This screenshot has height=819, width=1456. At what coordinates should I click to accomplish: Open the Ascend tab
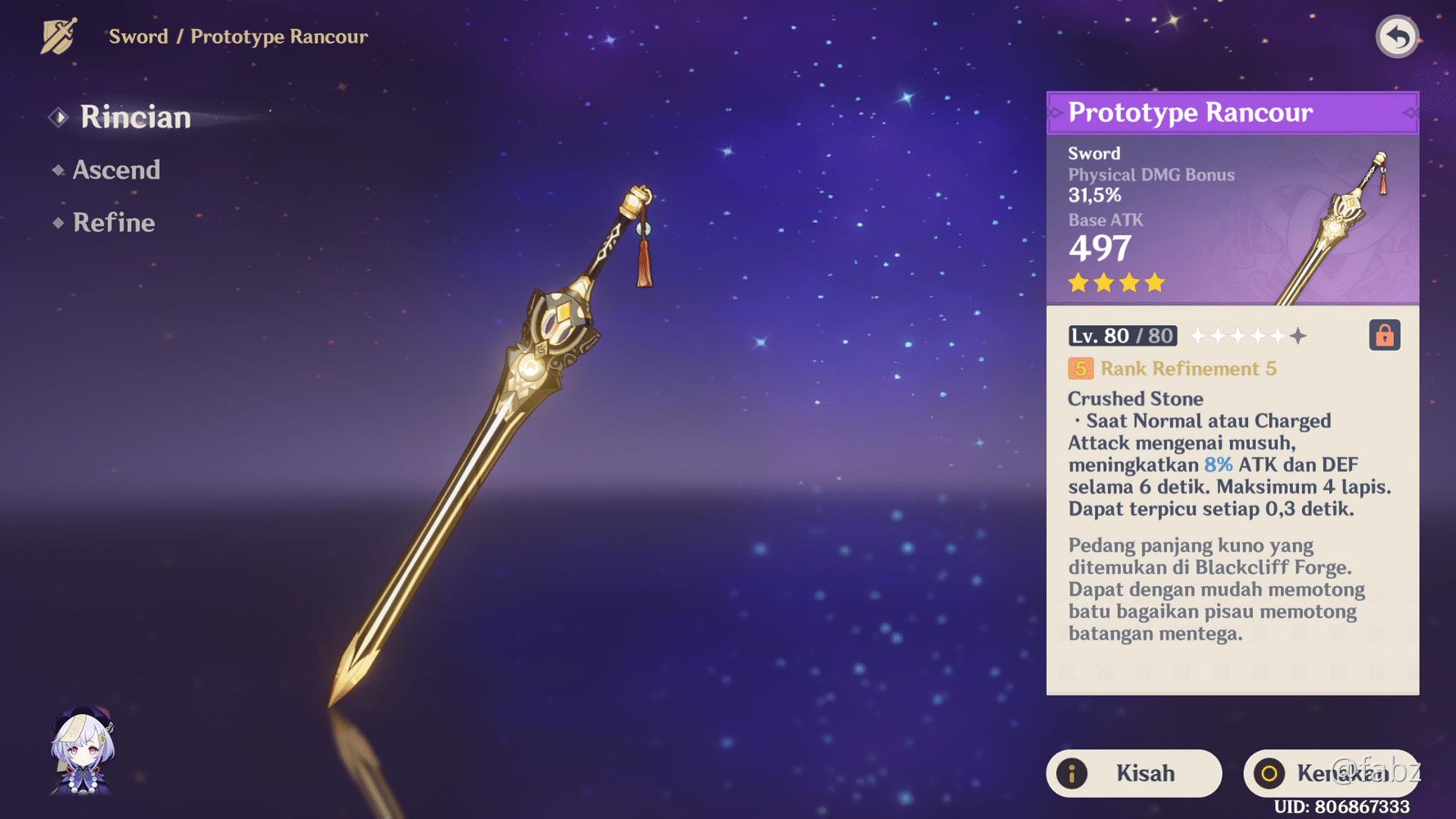pos(115,170)
